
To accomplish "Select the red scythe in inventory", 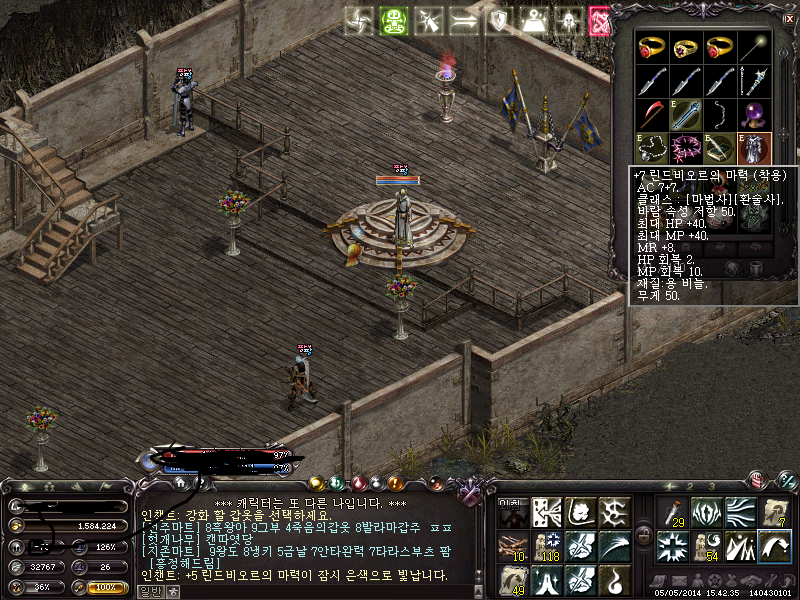I will [653, 114].
